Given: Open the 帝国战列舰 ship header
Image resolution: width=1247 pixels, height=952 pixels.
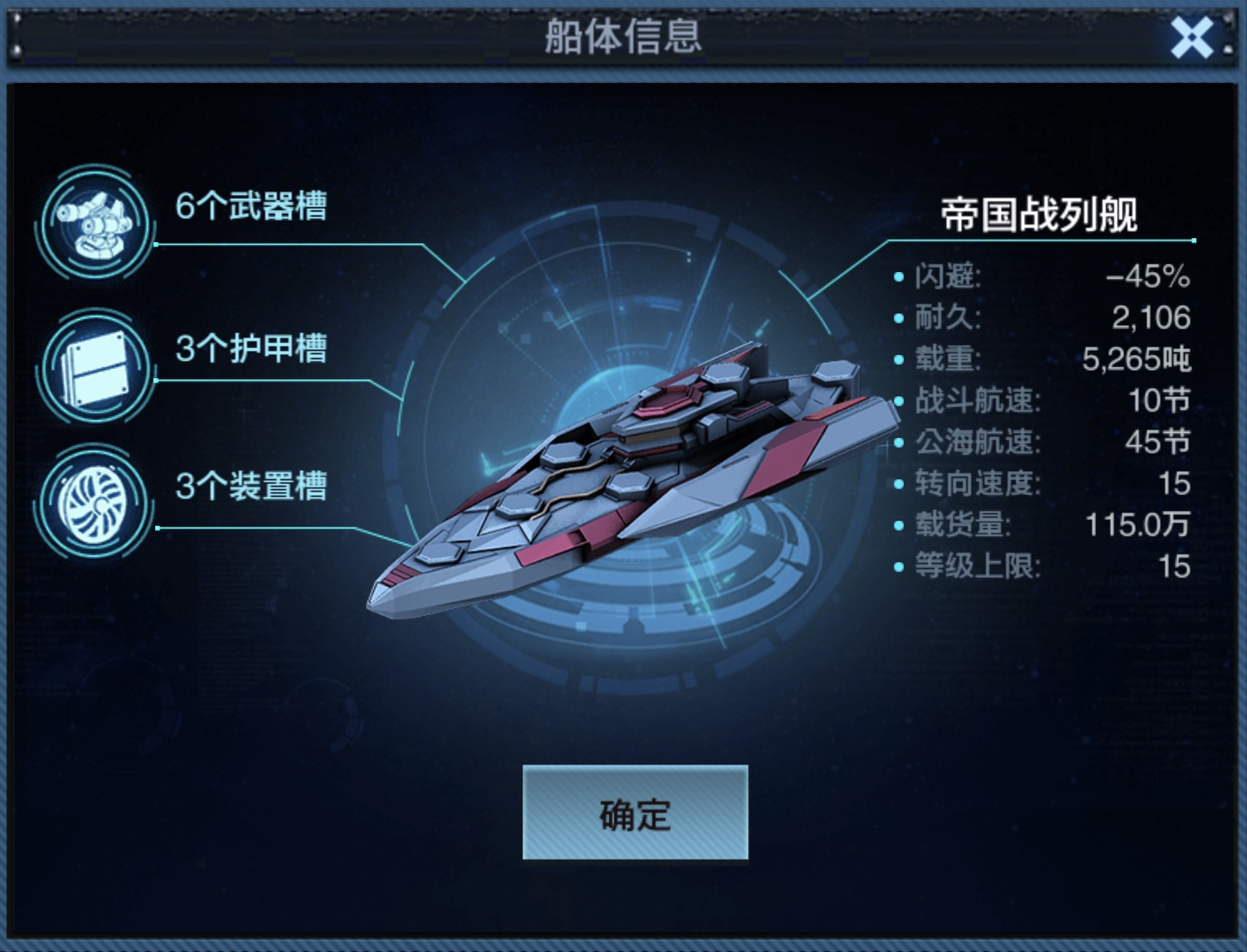Looking at the screenshot, I should pos(1041,213).
